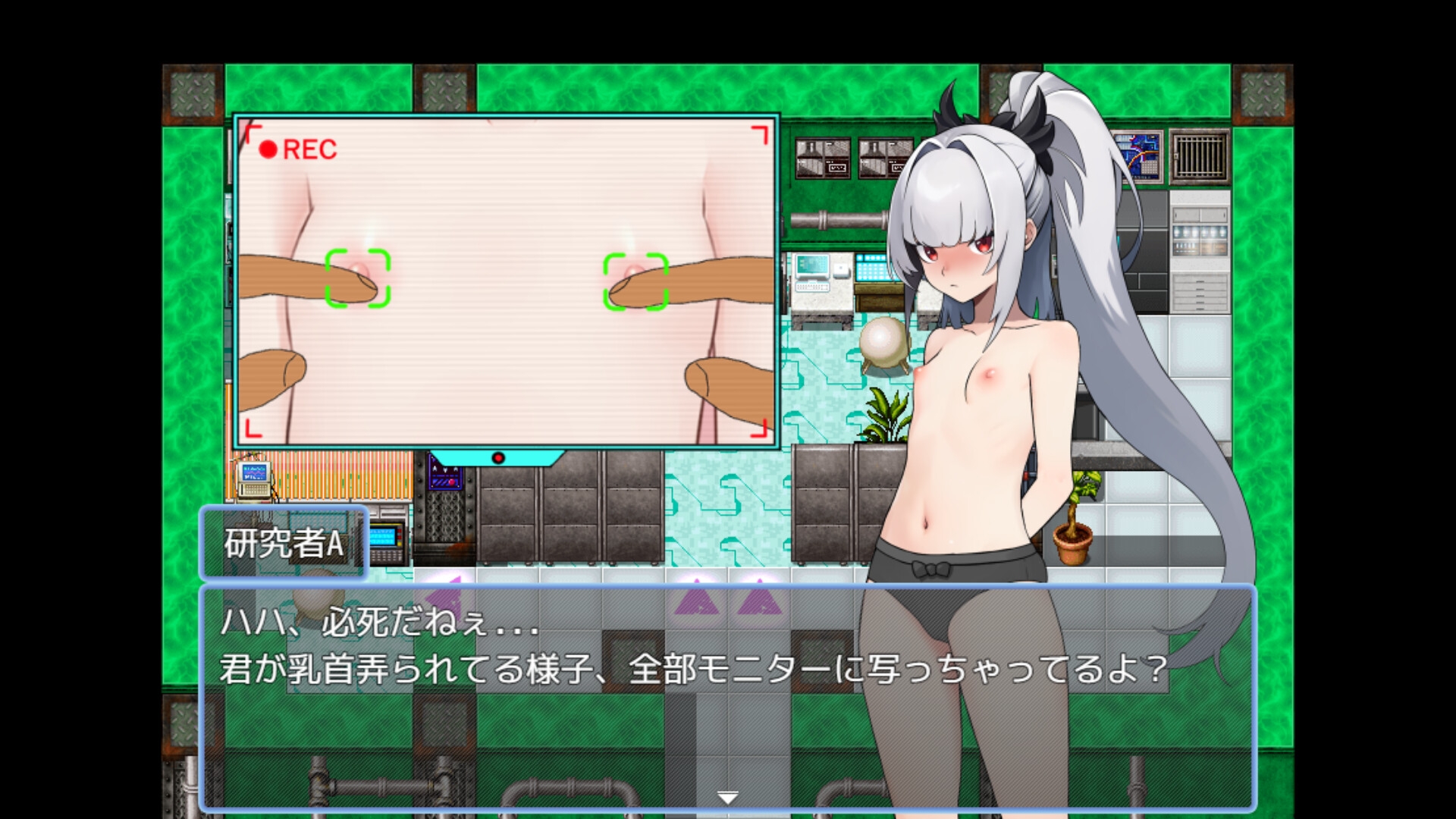Toggle the purple triangle floor marker
The width and height of the screenshot is (1456, 819).
698,603
